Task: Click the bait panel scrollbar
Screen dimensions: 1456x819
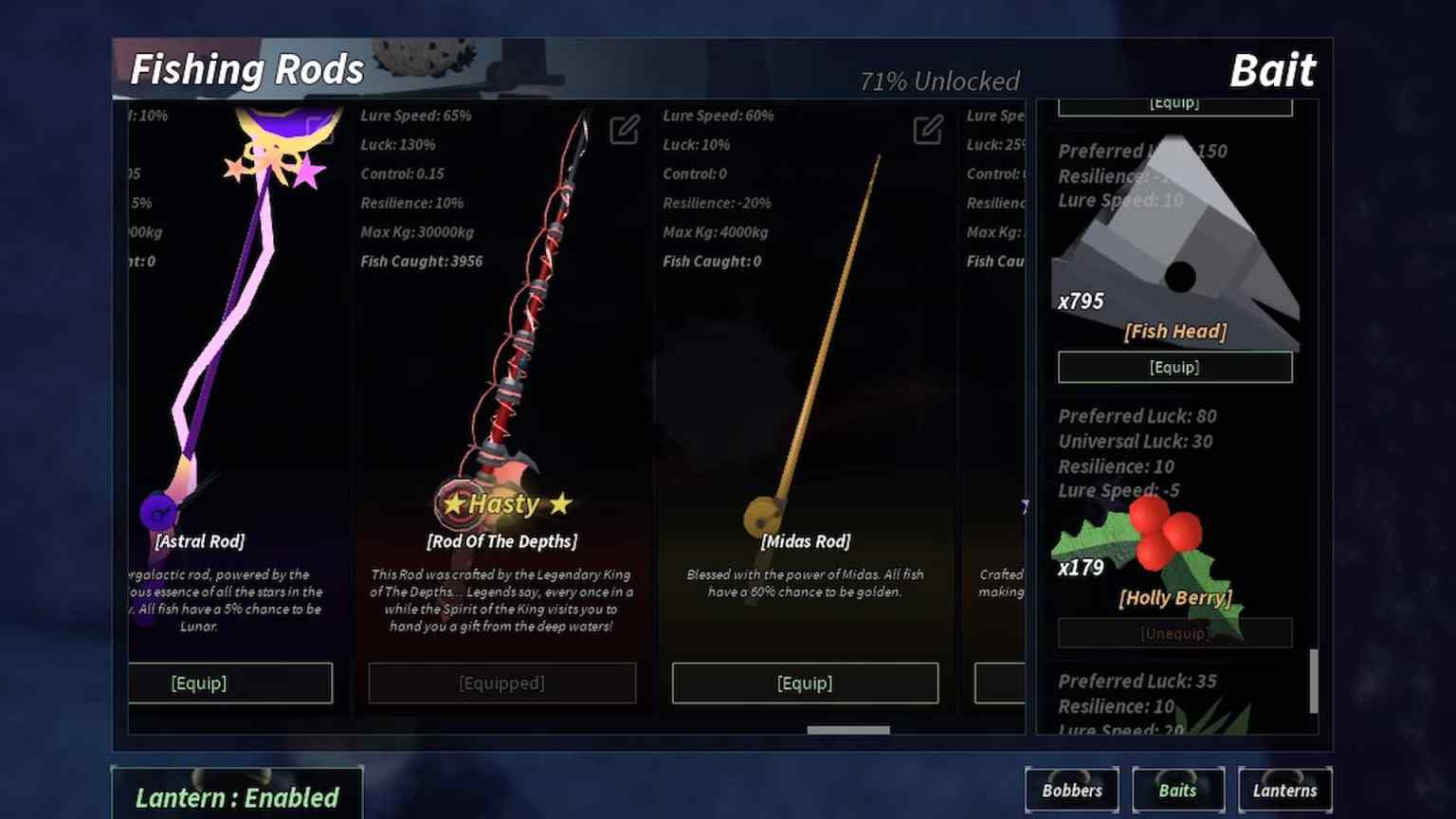Action: pos(1314,682)
